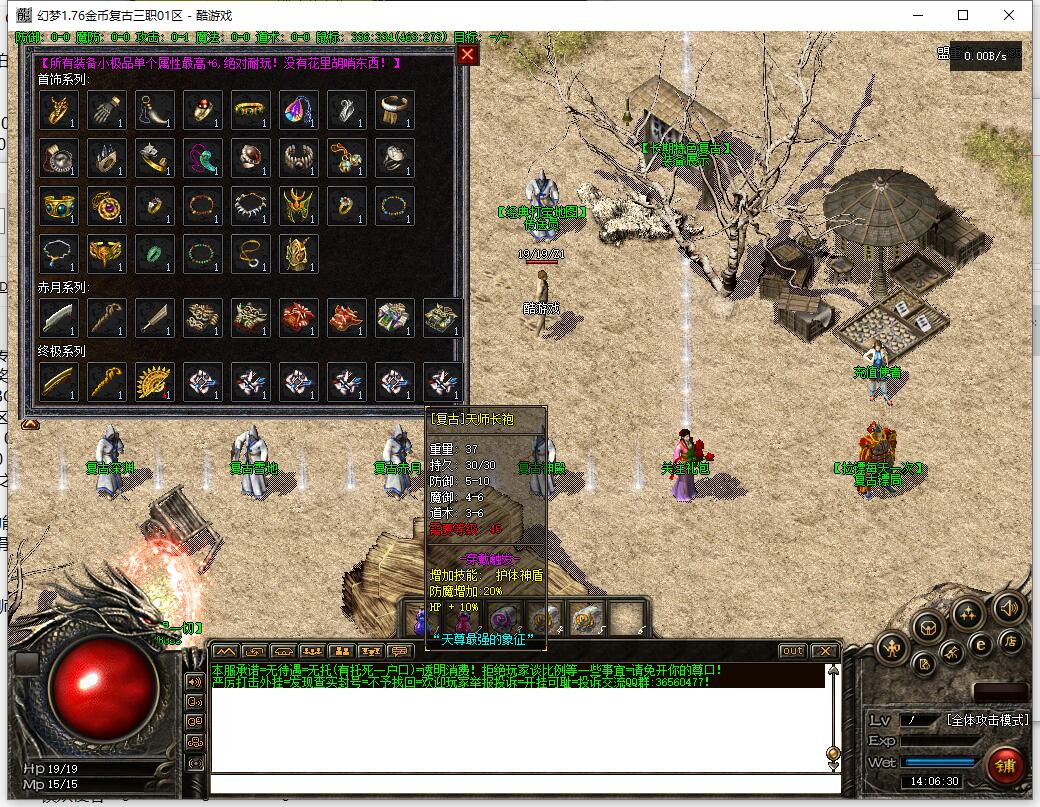Open the character figure round button
Viewport: 1040px width, 807px height.
coord(892,649)
